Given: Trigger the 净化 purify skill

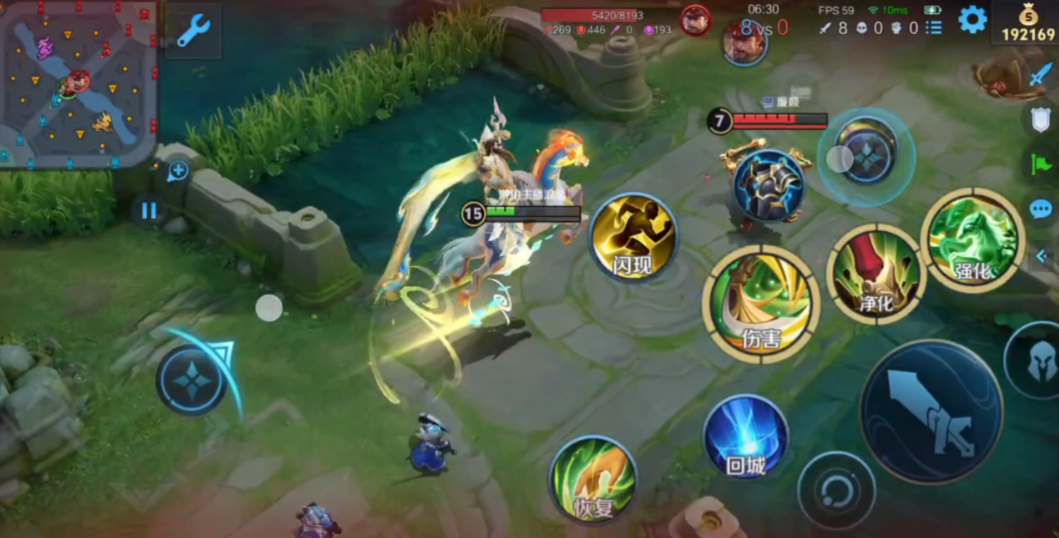Looking at the screenshot, I should (x=876, y=274).
